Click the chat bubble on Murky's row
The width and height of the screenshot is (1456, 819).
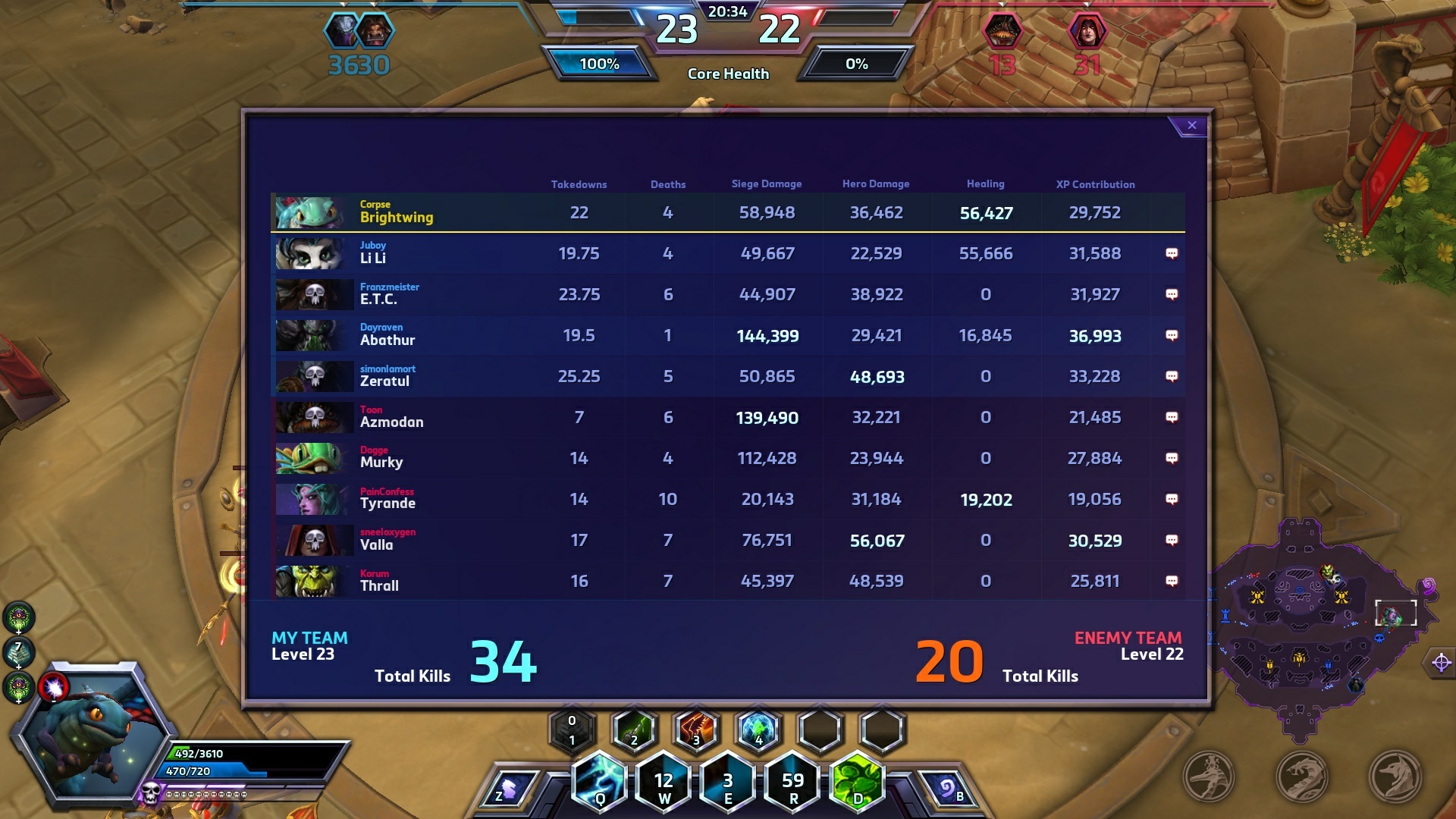1172,458
